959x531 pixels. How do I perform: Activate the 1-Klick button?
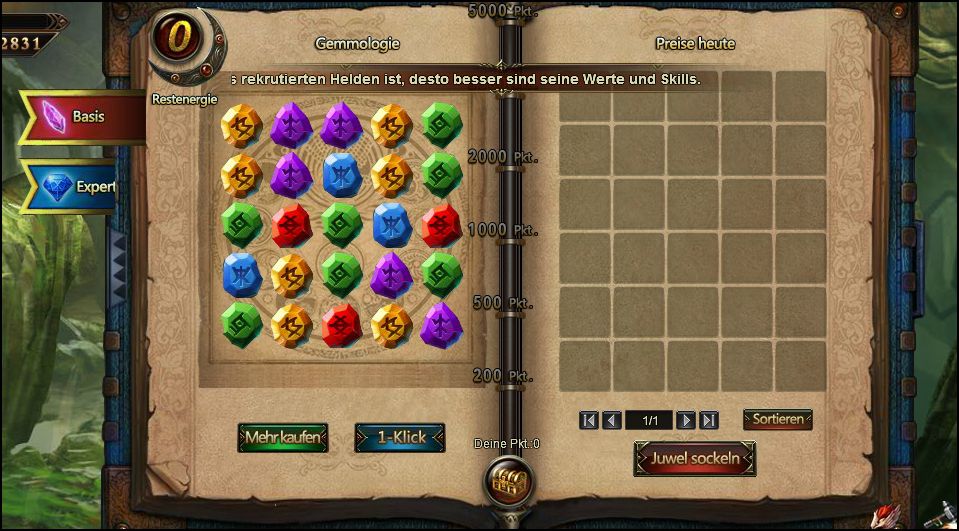click(x=400, y=438)
